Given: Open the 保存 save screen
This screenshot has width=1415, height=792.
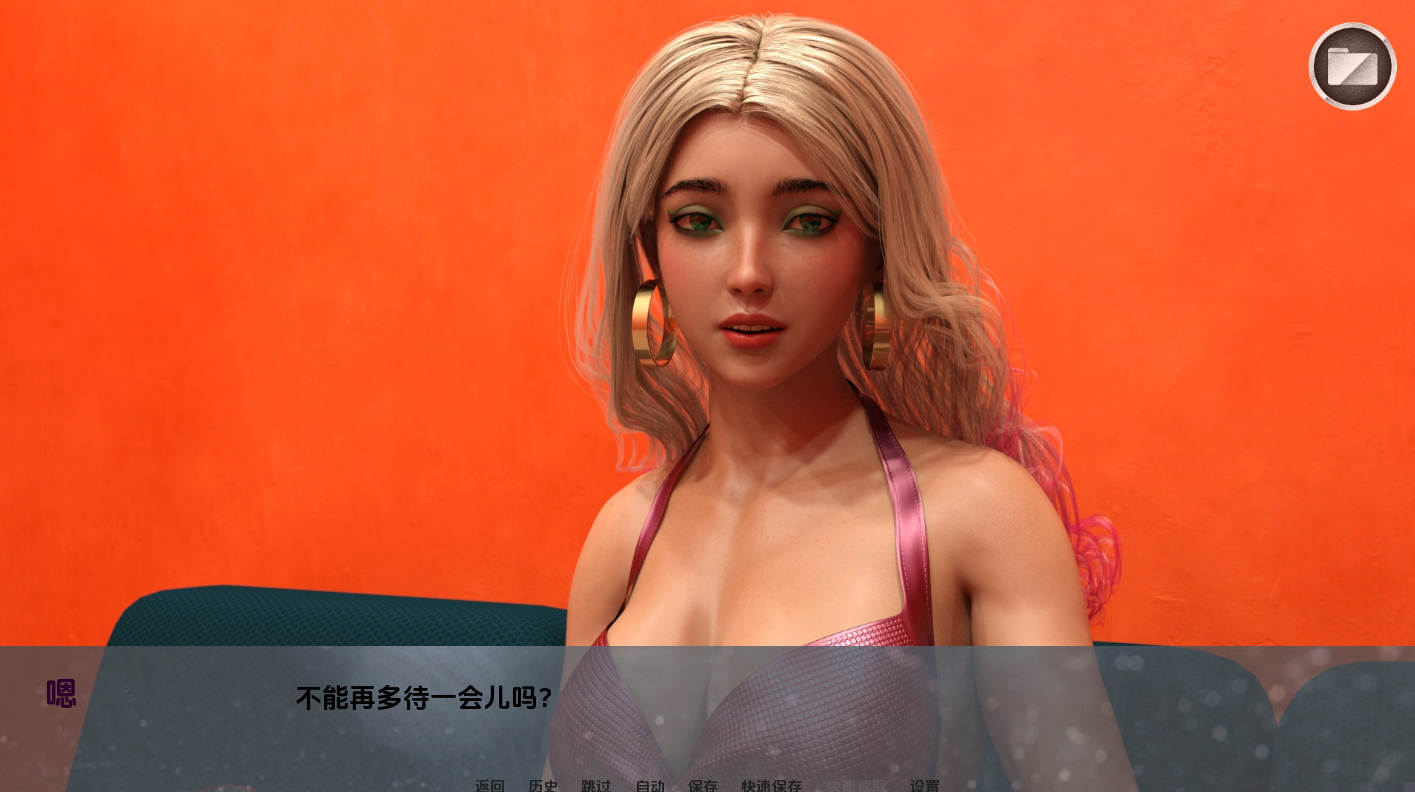Looking at the screenshot, I should [x=703, y=786].
